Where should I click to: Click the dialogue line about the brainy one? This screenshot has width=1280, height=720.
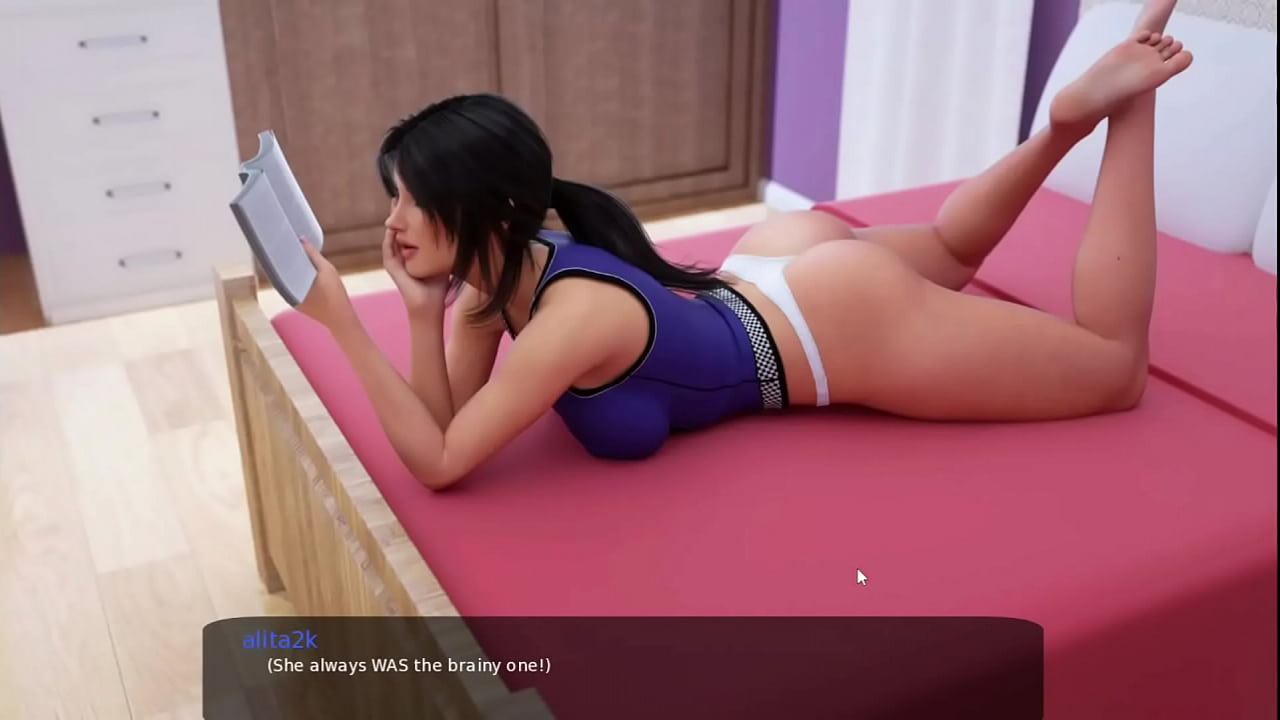pos(408,665)
